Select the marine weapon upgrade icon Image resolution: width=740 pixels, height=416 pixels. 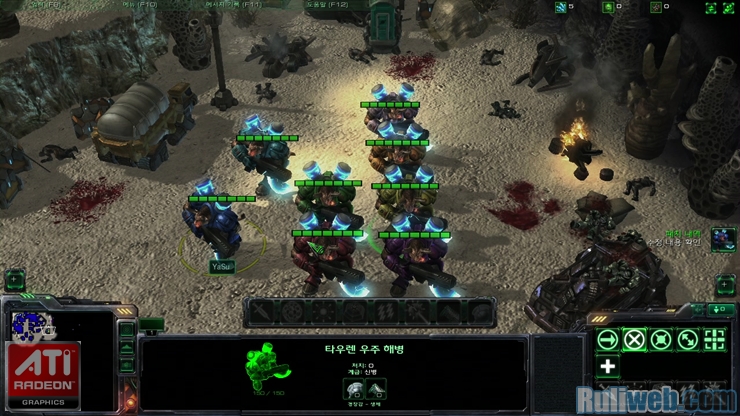(352, 391)
